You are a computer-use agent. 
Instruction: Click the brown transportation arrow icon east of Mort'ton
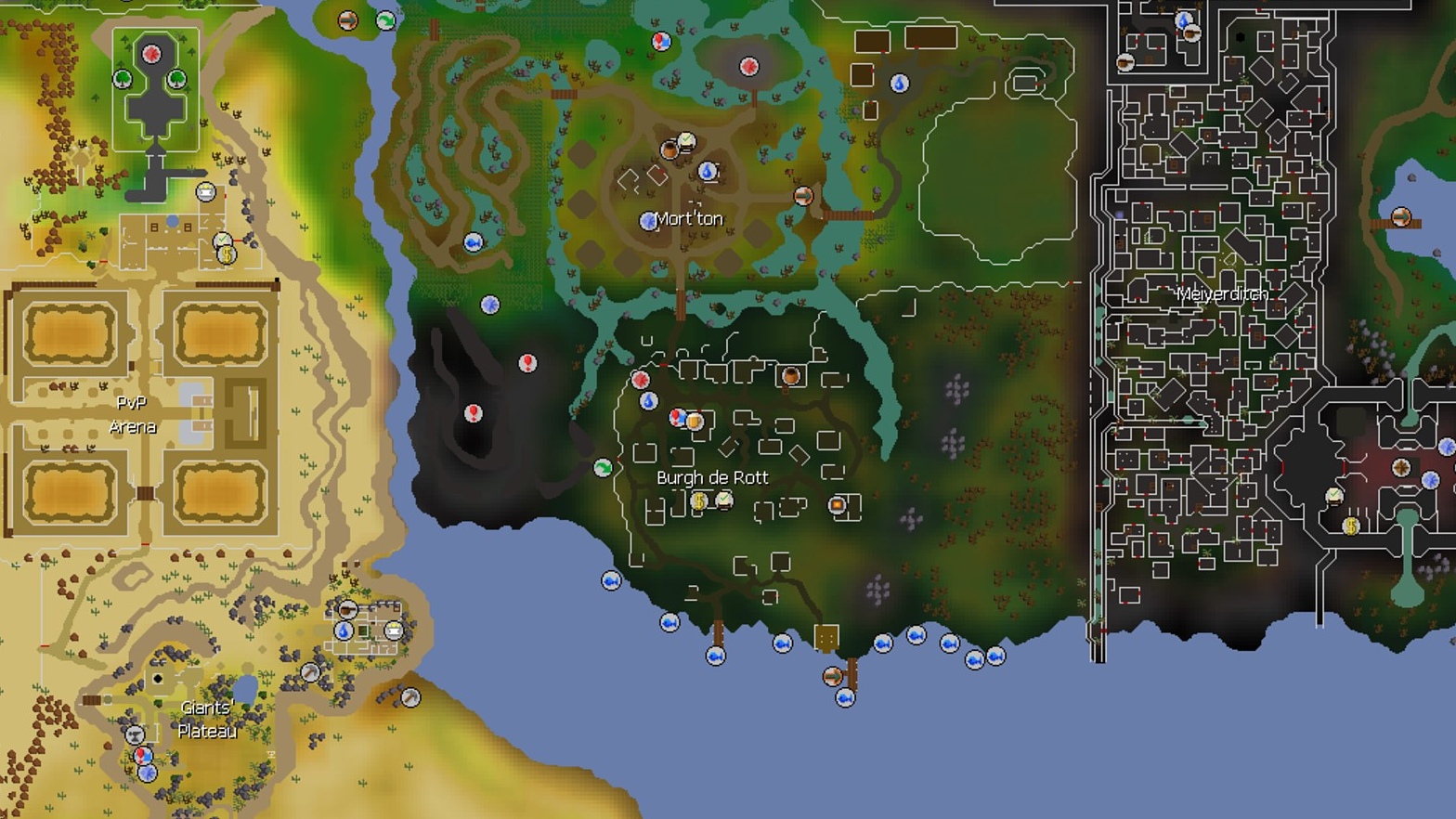pyautogui.click(x=804, y=196)
